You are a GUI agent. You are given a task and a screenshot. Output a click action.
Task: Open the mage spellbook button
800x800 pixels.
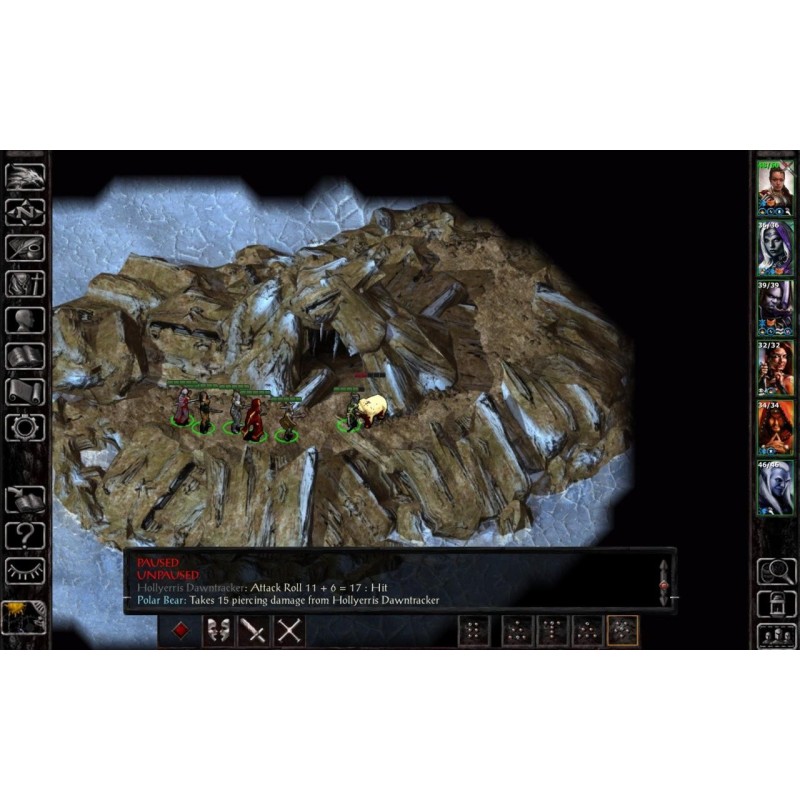[x=25, y=356]
